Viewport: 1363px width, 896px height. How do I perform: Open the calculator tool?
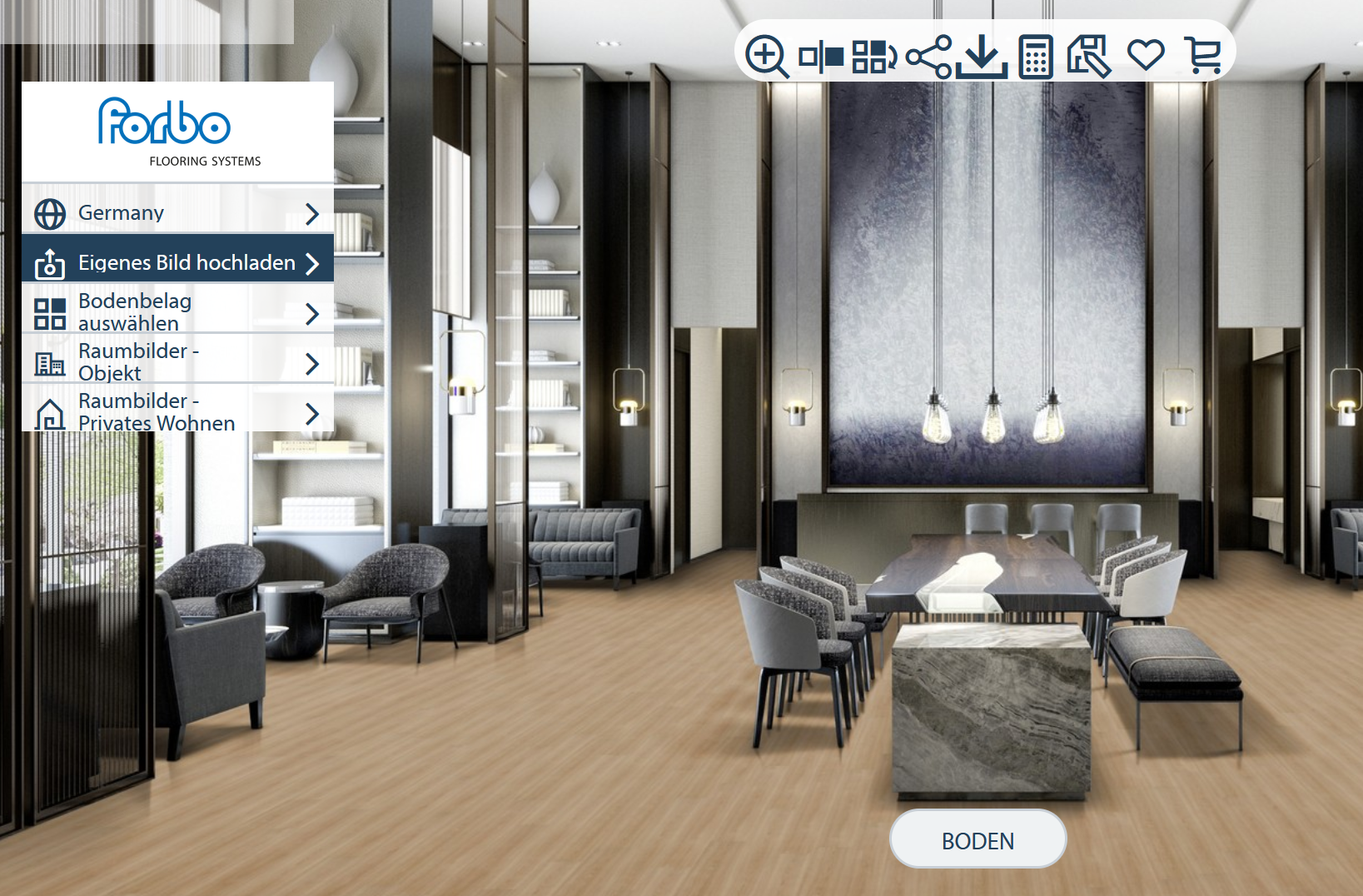[1036, 57]
